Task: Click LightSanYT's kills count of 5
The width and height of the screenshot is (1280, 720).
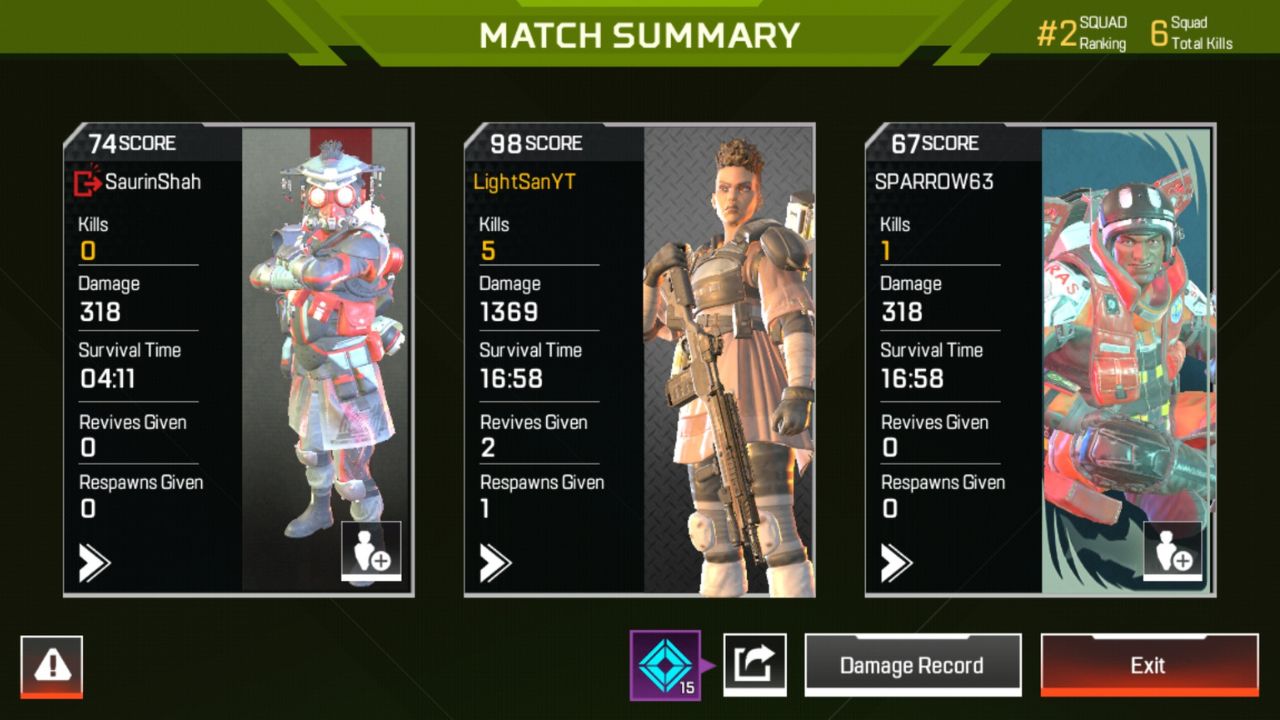Action: [487, 250]
